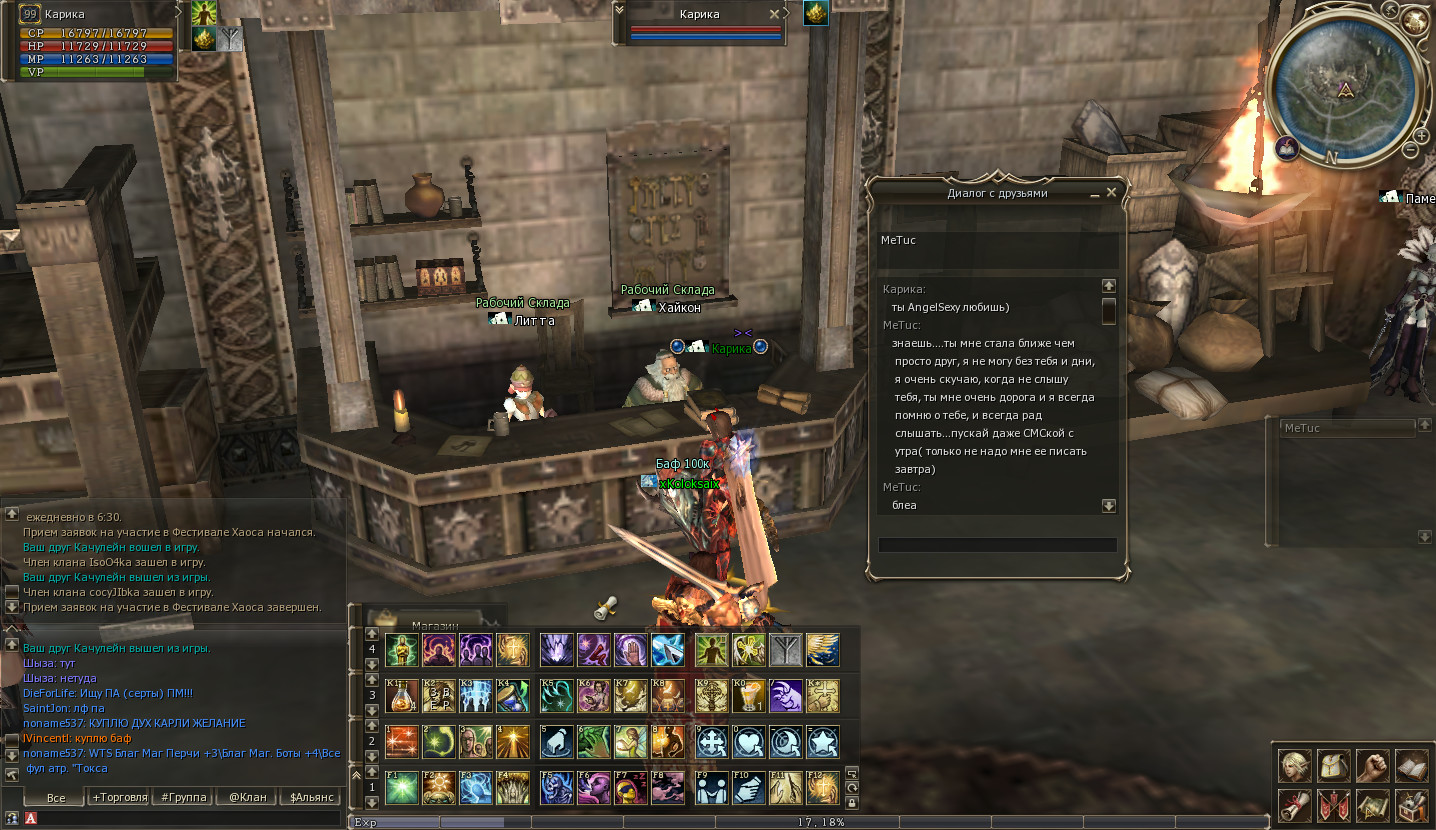Switch chat to the Альянс tab
This screenshot has height=830, width=1436.
coord(311,797)
